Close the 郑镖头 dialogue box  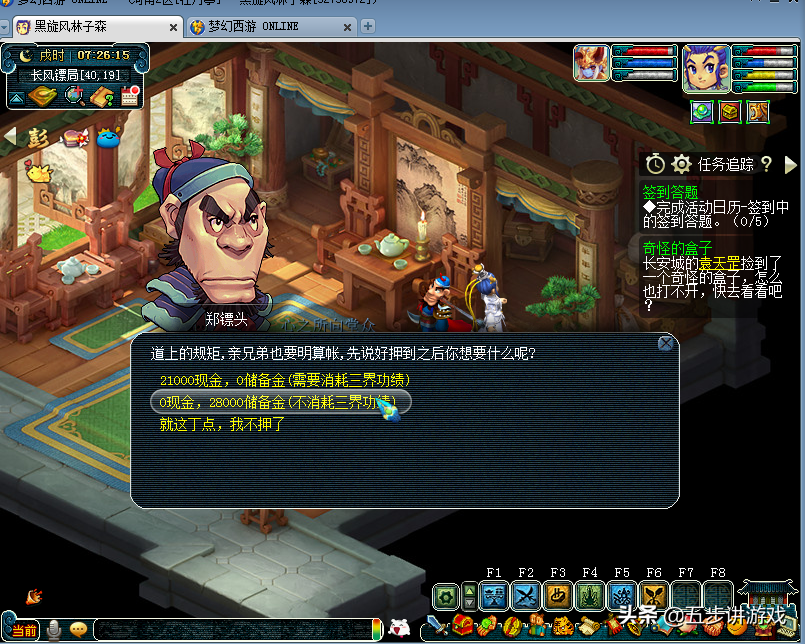pos(665,344)
